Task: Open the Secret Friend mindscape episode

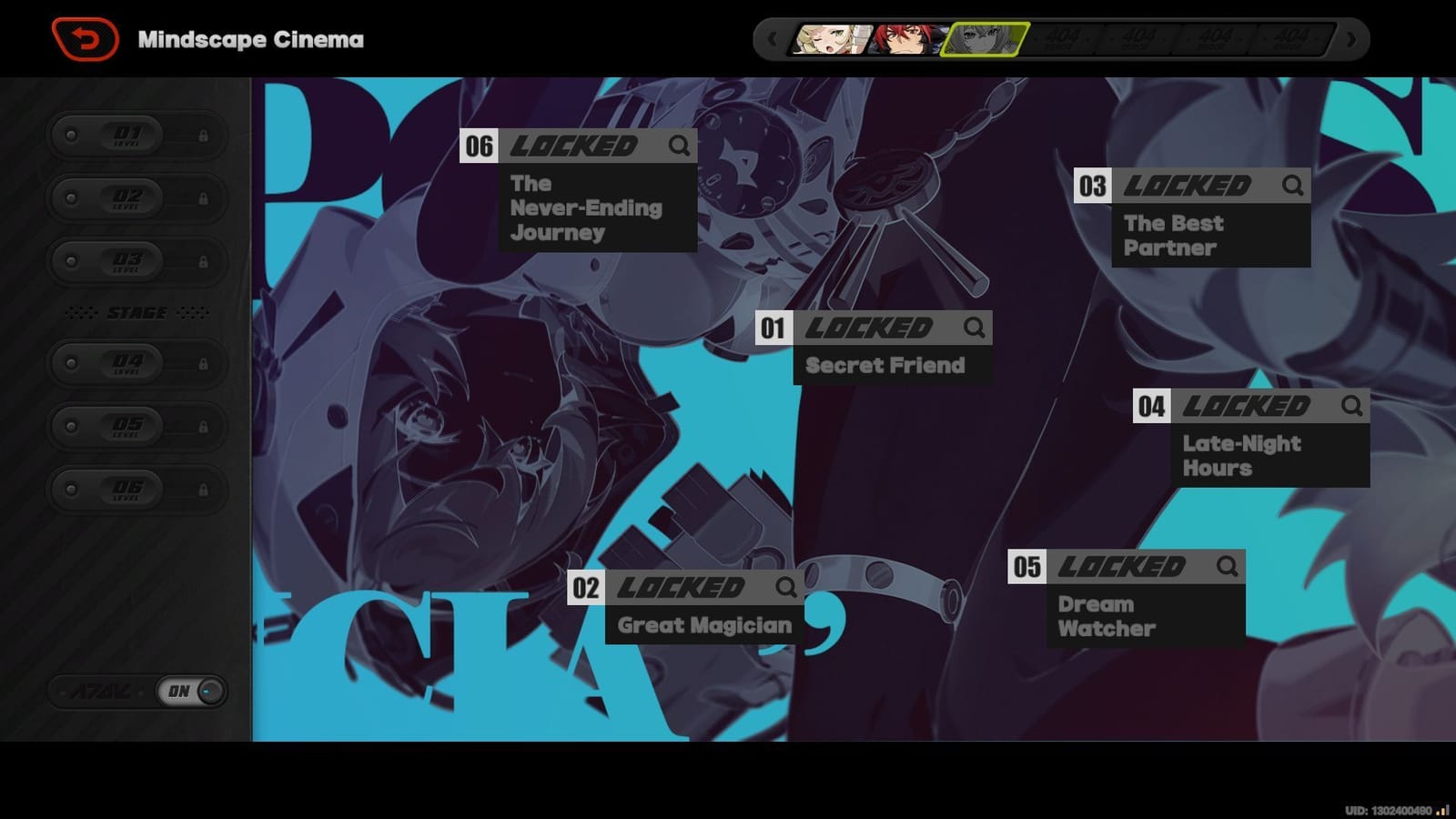Action: pyautogui.click(x=881, y=365)
